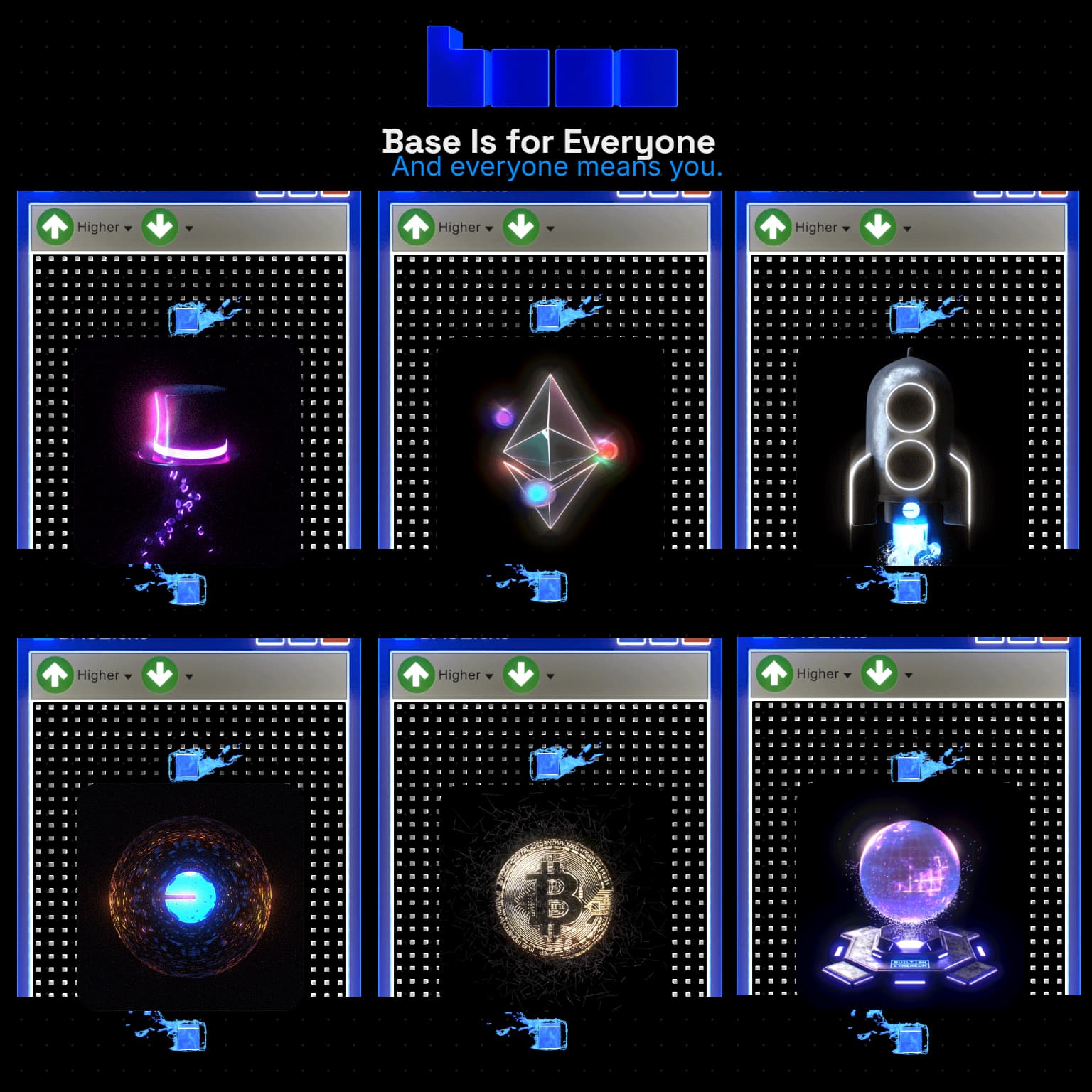1092x1092 pixels.
Task: Switch the Higher selection in the crystal ball window
Action: tap(818, 674)
